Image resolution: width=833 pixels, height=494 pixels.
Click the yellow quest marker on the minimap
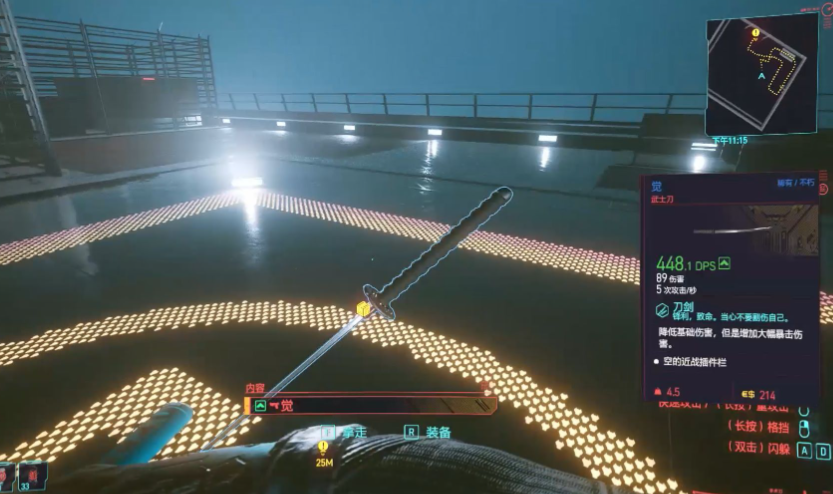(x=756, y=33)
